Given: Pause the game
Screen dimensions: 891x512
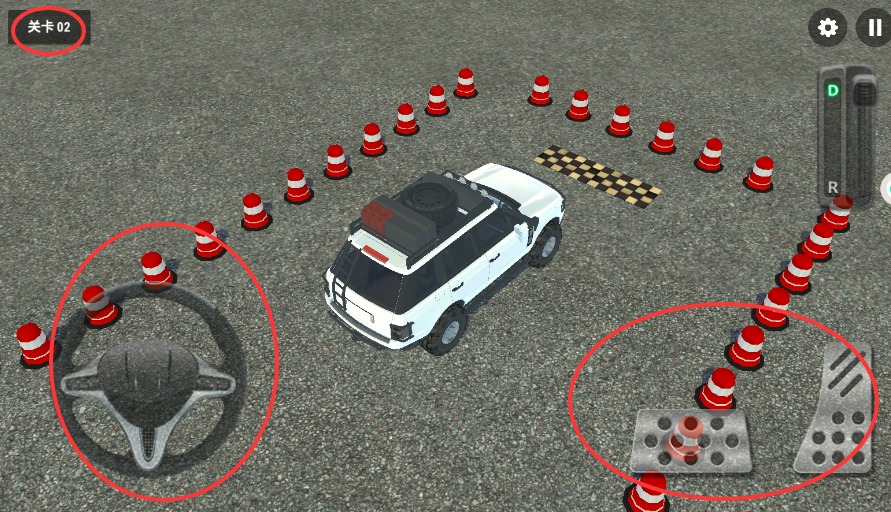Looking at the screenshot, I should point(873,27).
